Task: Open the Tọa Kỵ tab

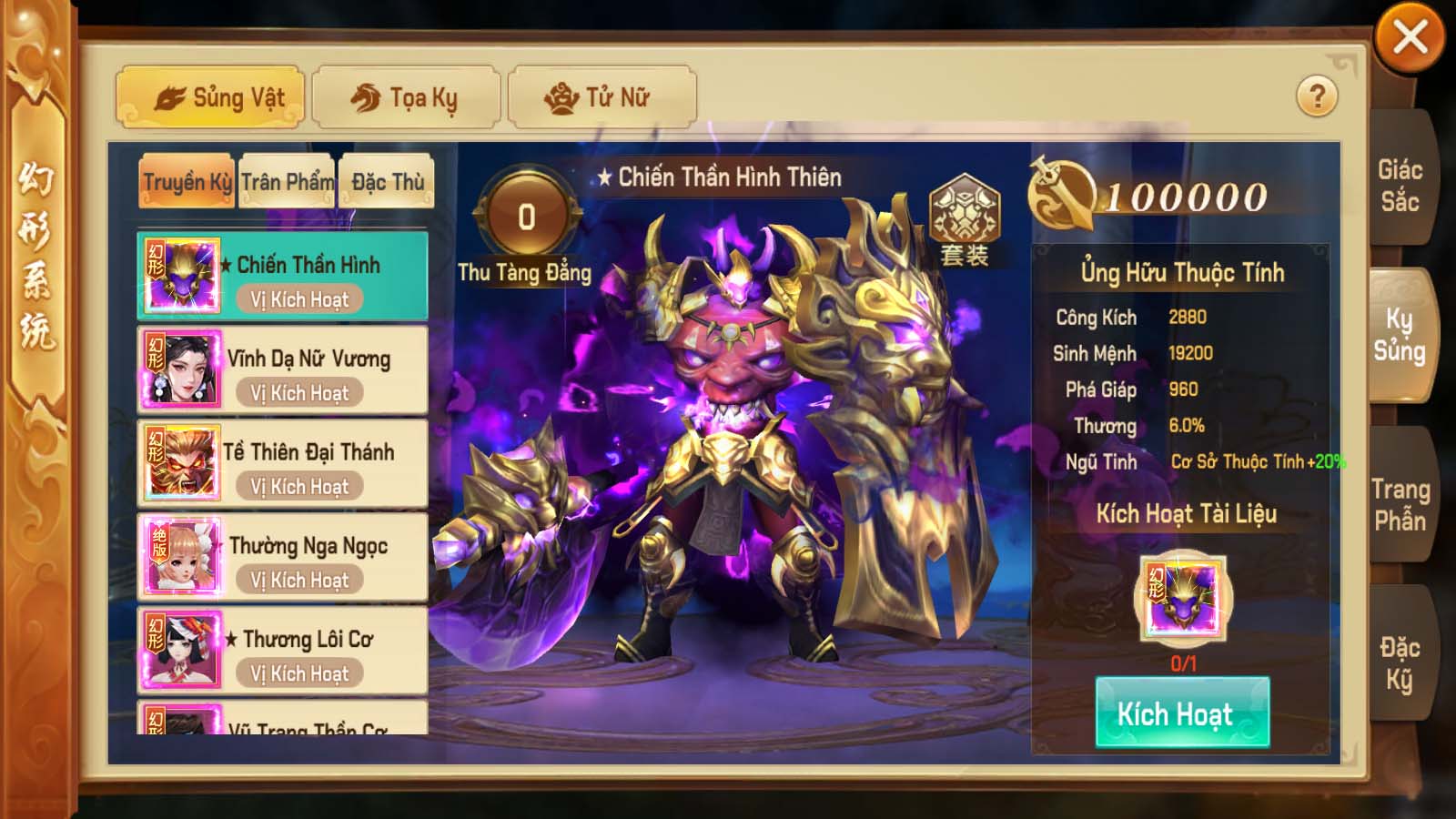Action: pos(406,97)
